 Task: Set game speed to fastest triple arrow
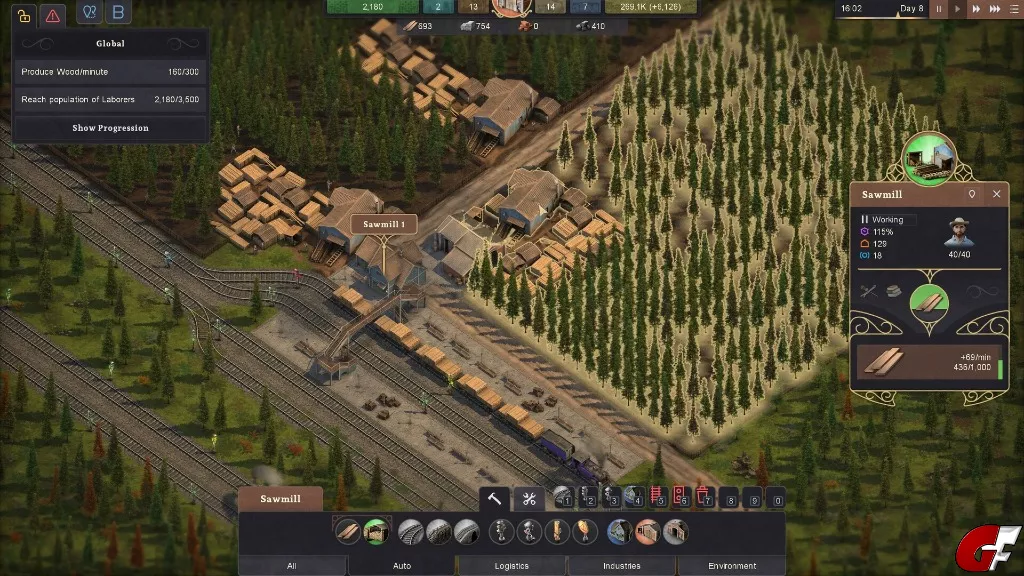tap(996, 9)
